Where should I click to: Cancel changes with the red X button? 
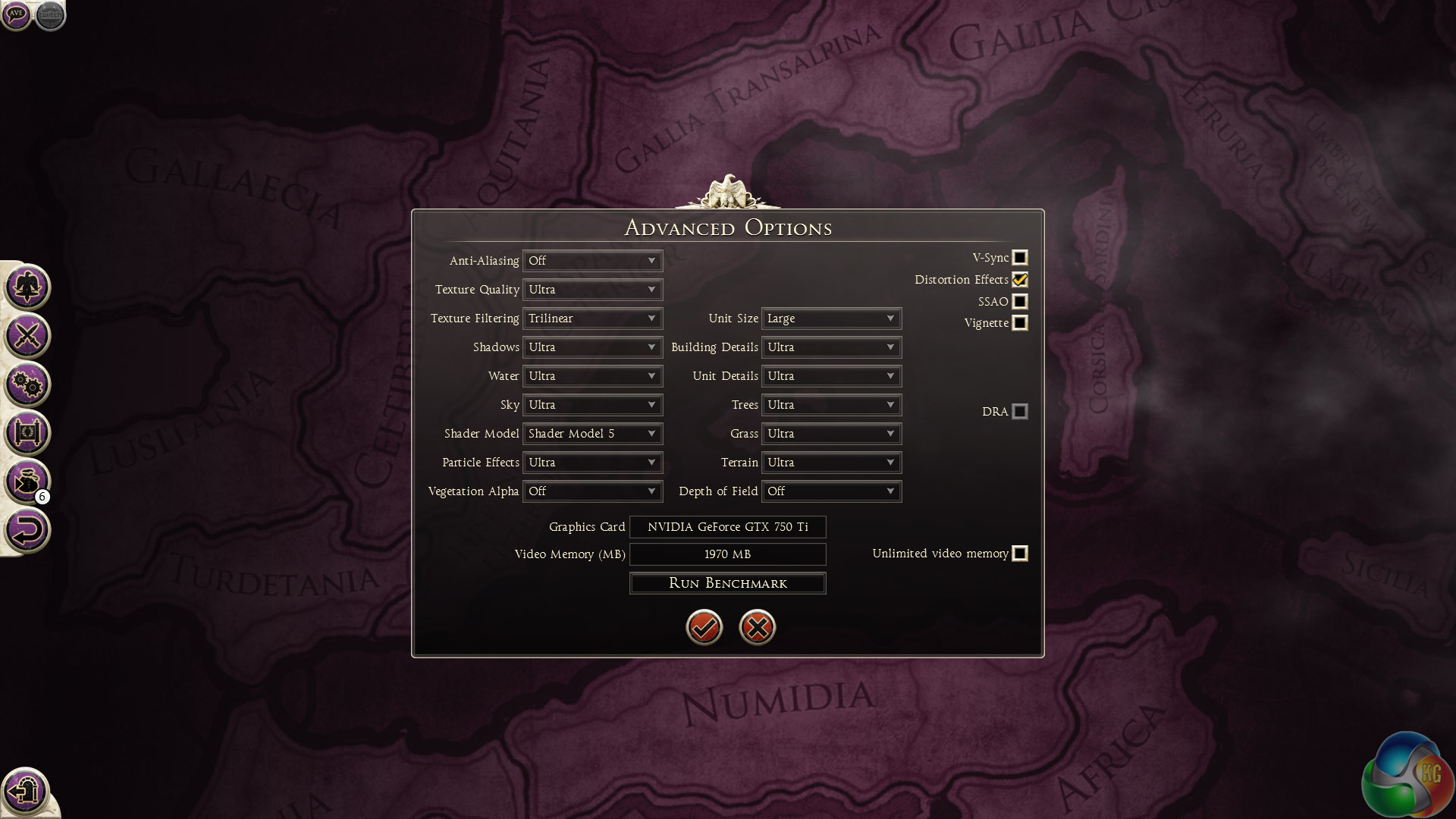point(757,627)
